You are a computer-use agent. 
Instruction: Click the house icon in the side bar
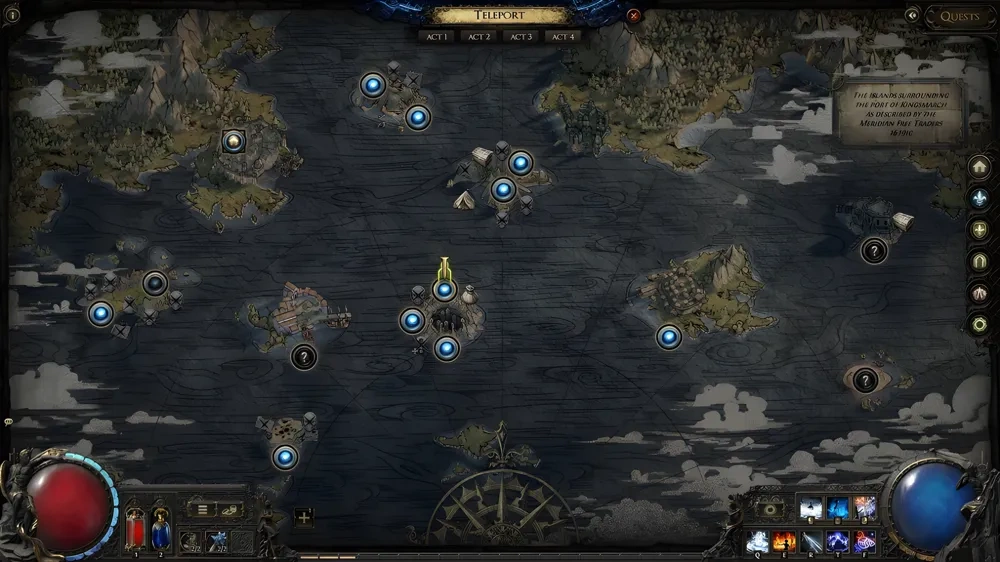click(980, 167)
